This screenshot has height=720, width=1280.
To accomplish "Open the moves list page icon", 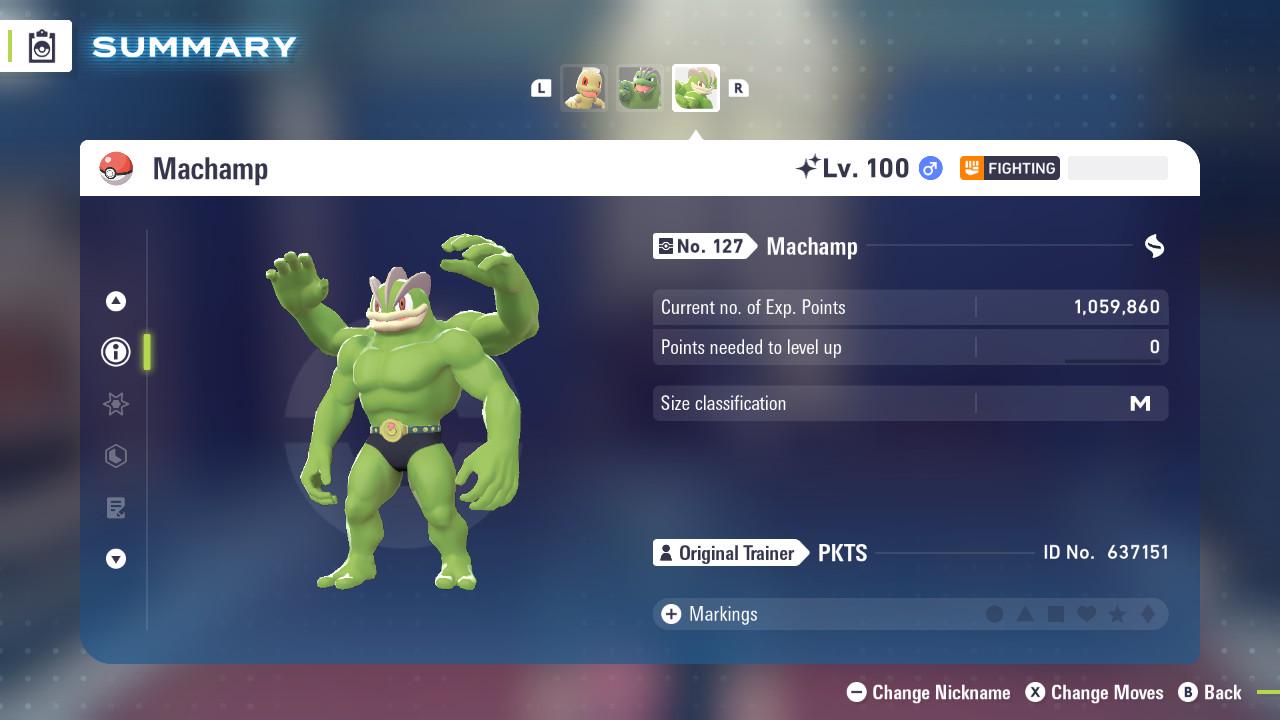I will coord(115,508).
